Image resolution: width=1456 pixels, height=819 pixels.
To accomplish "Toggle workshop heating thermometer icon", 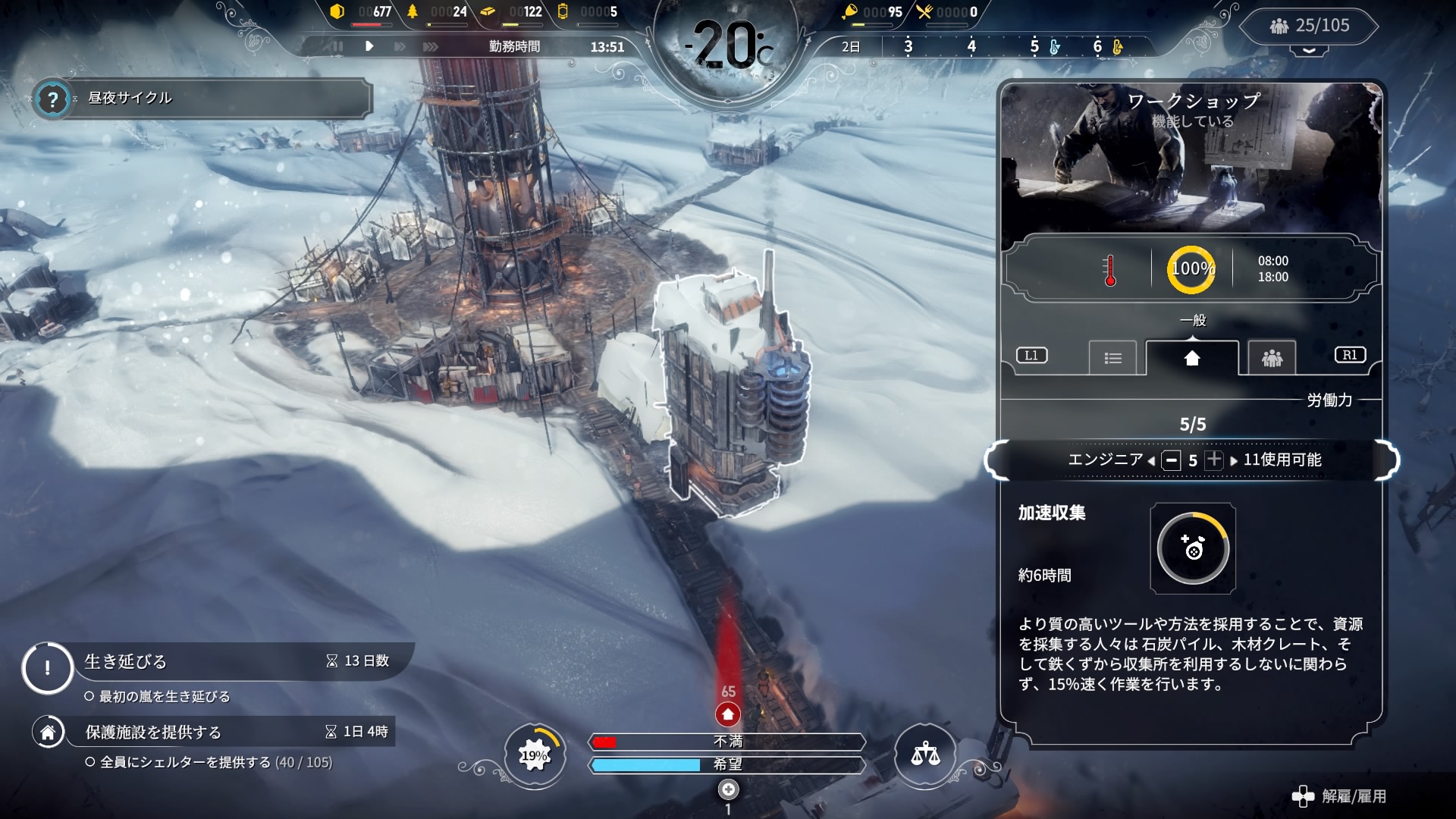I will click(x=1110, y=270).
